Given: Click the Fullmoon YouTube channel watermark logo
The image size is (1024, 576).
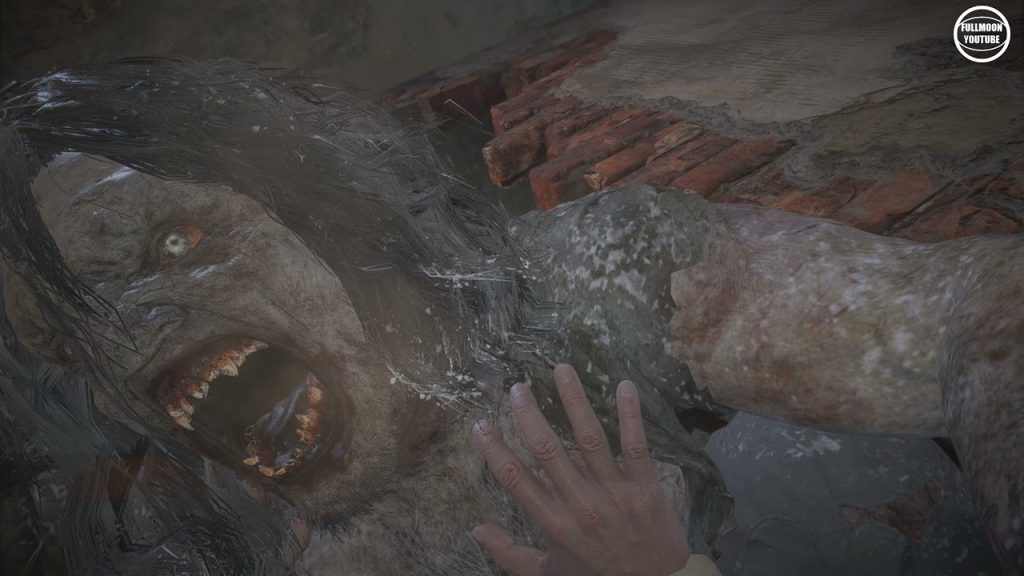Looking at the screenshot, I should pyautogui.click(x=981, y=34).
